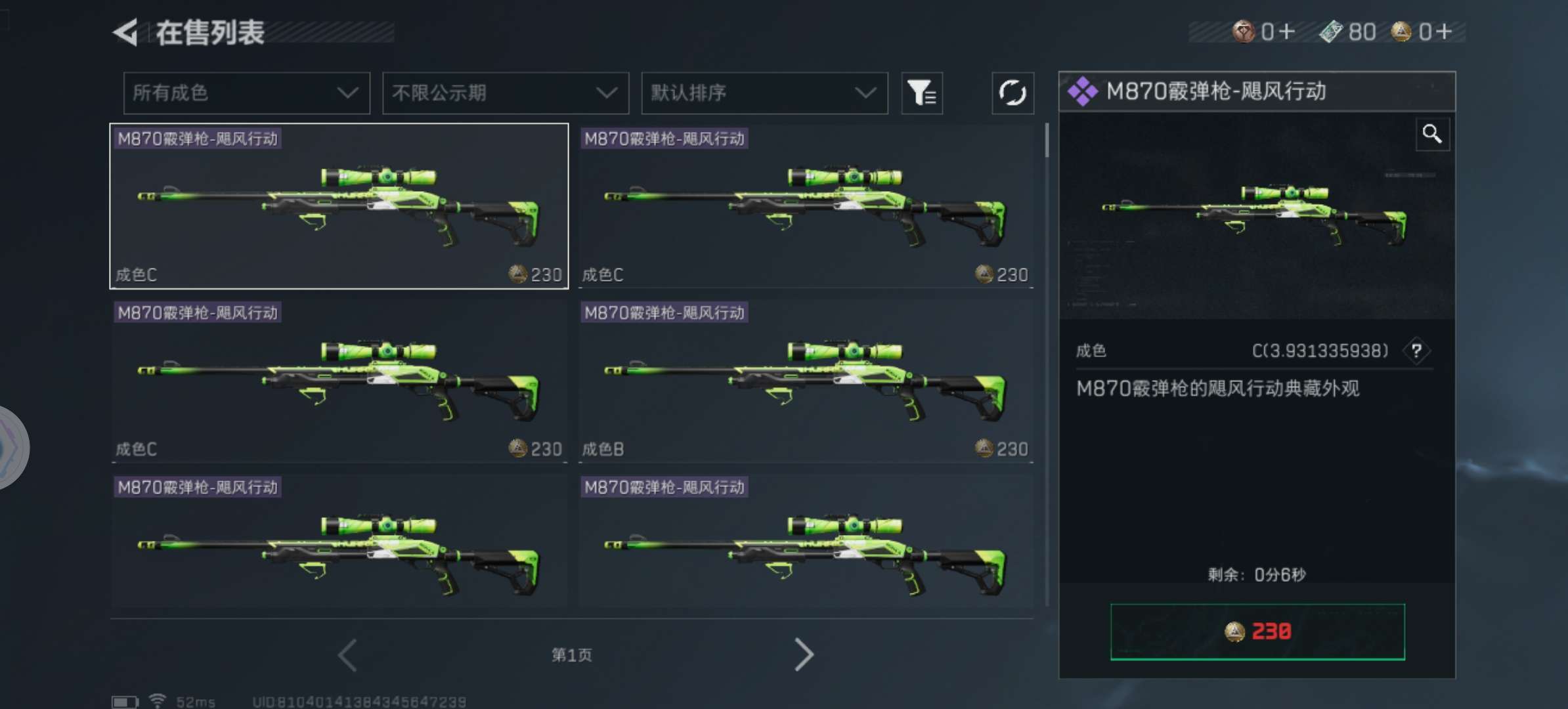Inspect the weapon with the magnifier icon
Screen dimensions: 1568x709
pyautogui.click(x=1431, y=135)
